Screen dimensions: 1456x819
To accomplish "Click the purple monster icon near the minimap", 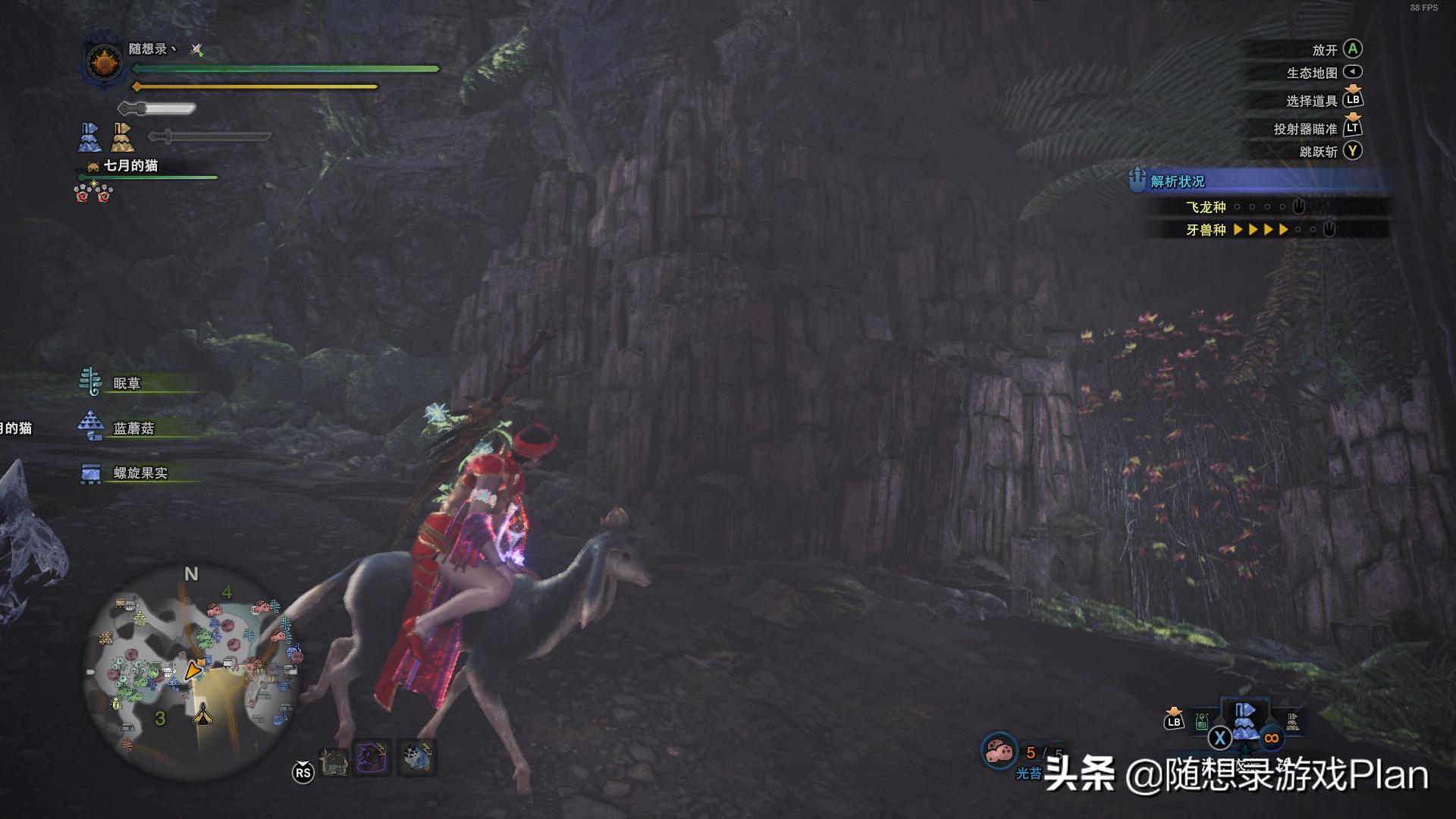I will pyautogui.click(x=372, y=758).
